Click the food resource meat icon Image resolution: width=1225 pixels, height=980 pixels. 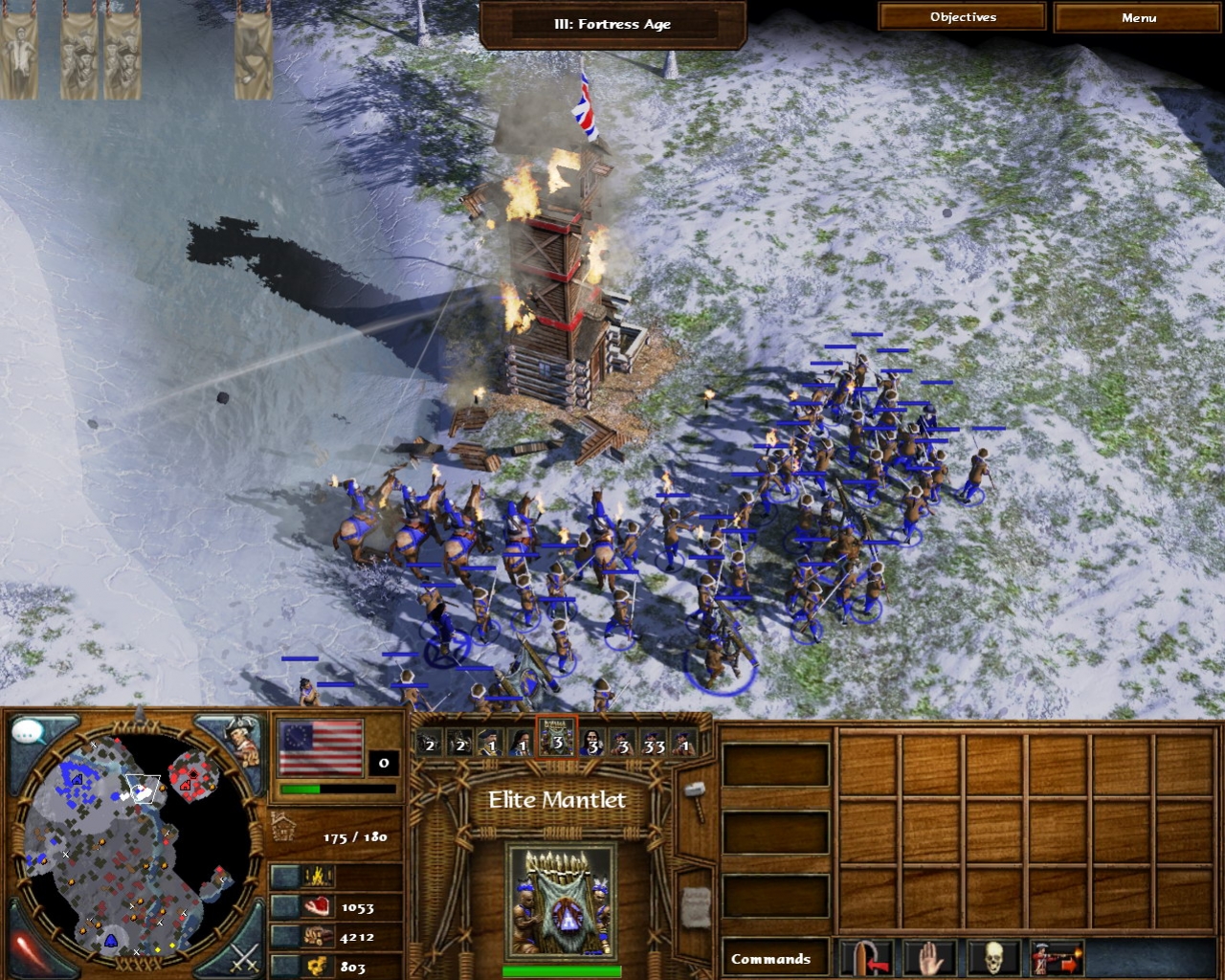tap(318, 907)
